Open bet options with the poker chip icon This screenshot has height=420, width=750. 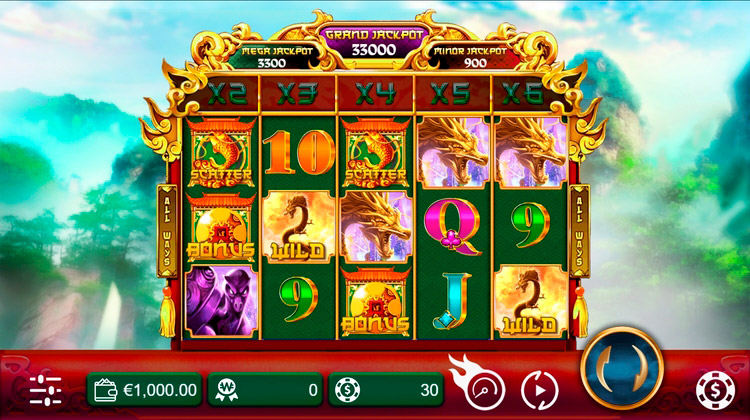713,388
